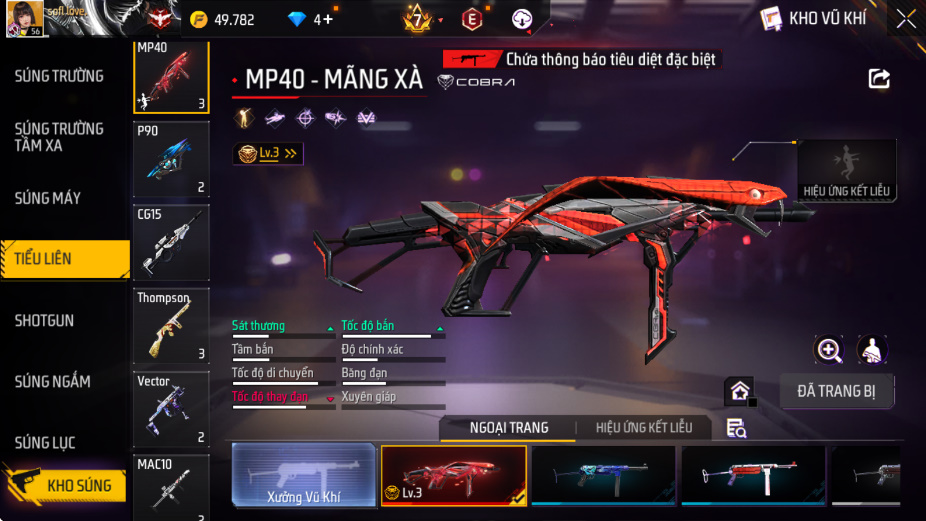
Task: Open the Kho Súng armory button
Action: point(66,485)
